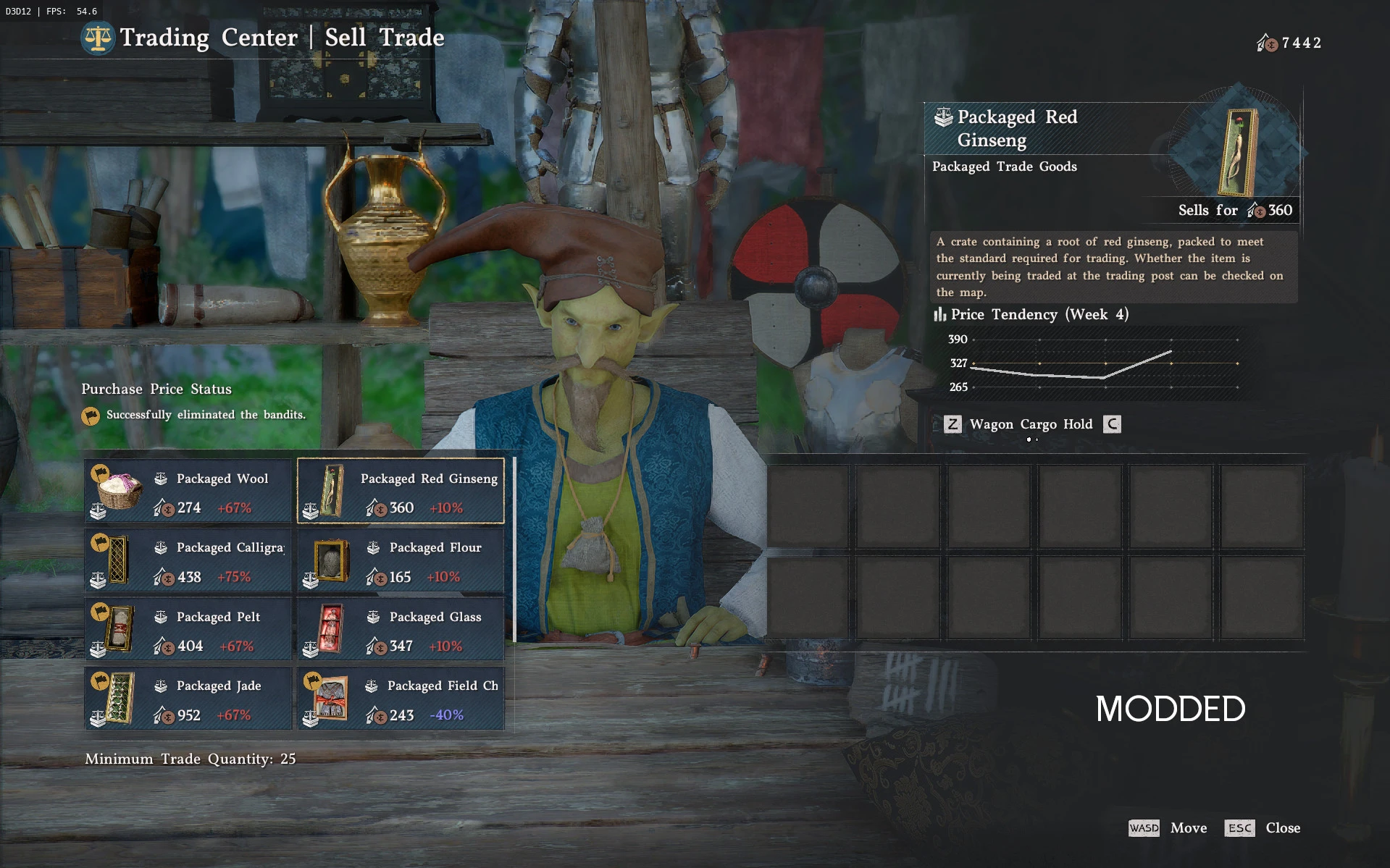
Task: Choose the Packaged Glass entry
Action: (x=401, y=629)
